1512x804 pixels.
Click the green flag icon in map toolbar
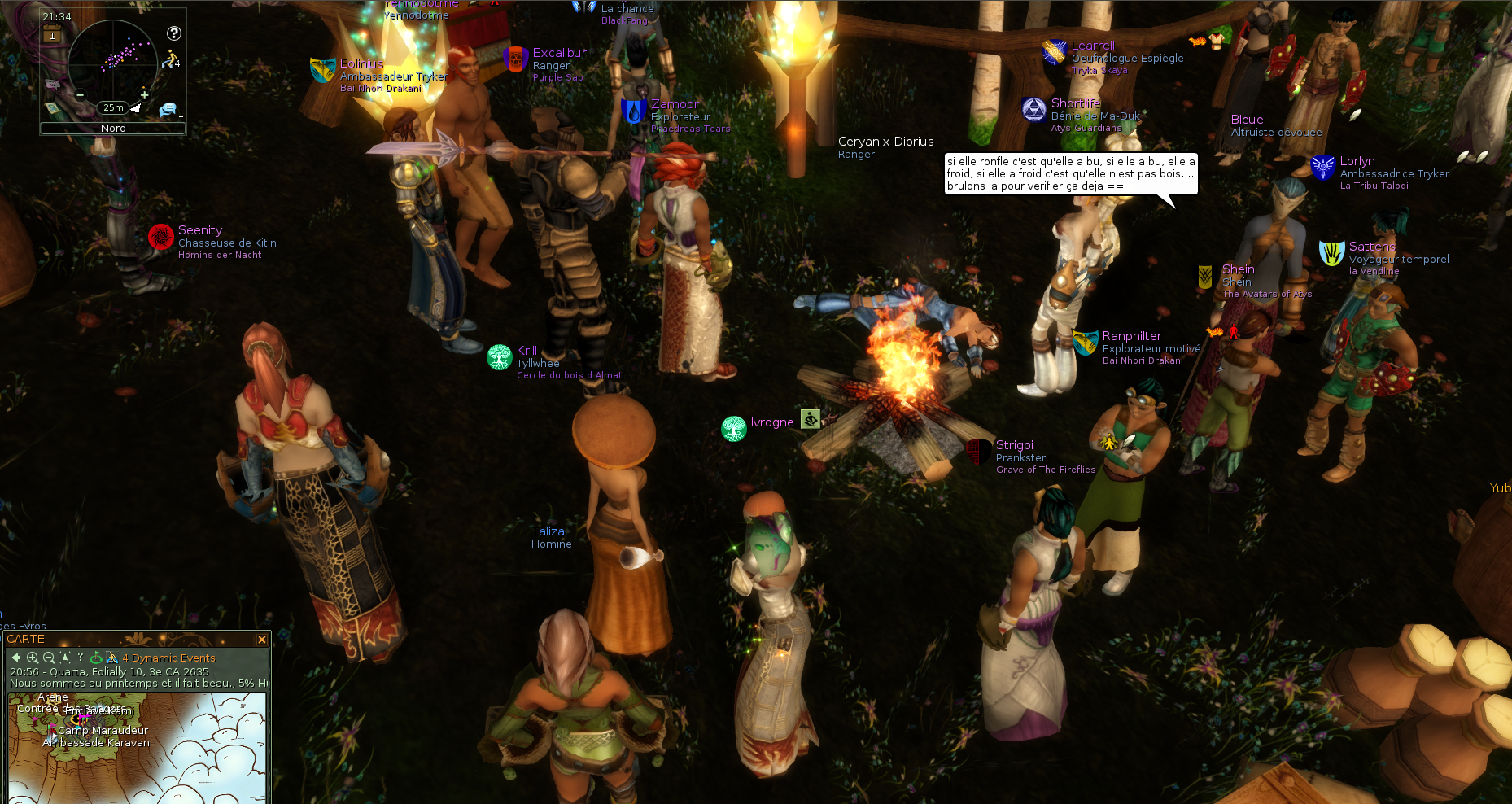[x=96, y=658]
